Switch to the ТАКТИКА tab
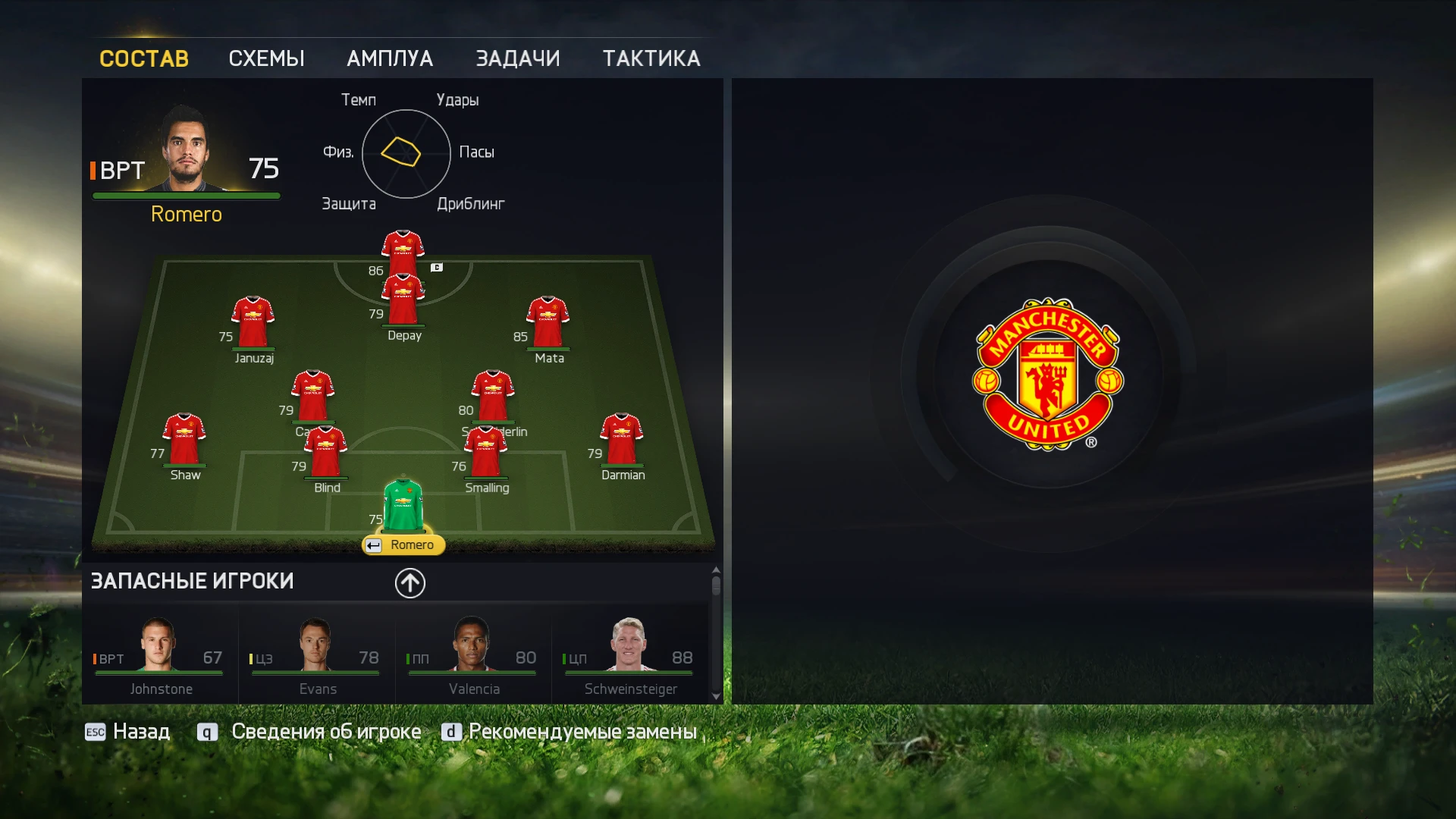 tap(652, 58)
